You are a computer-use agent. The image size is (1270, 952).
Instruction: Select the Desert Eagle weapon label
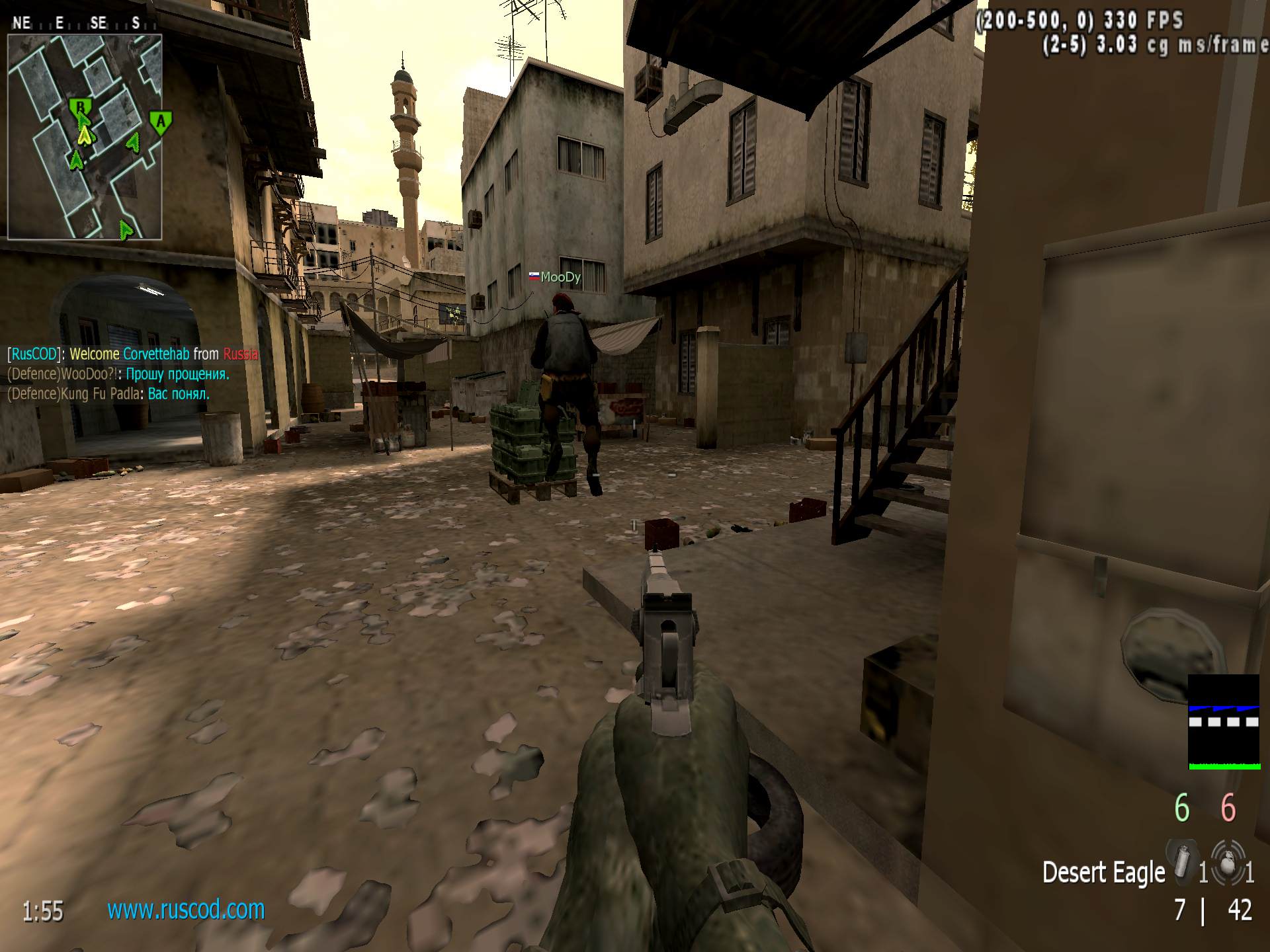(x=1103, y=873)
